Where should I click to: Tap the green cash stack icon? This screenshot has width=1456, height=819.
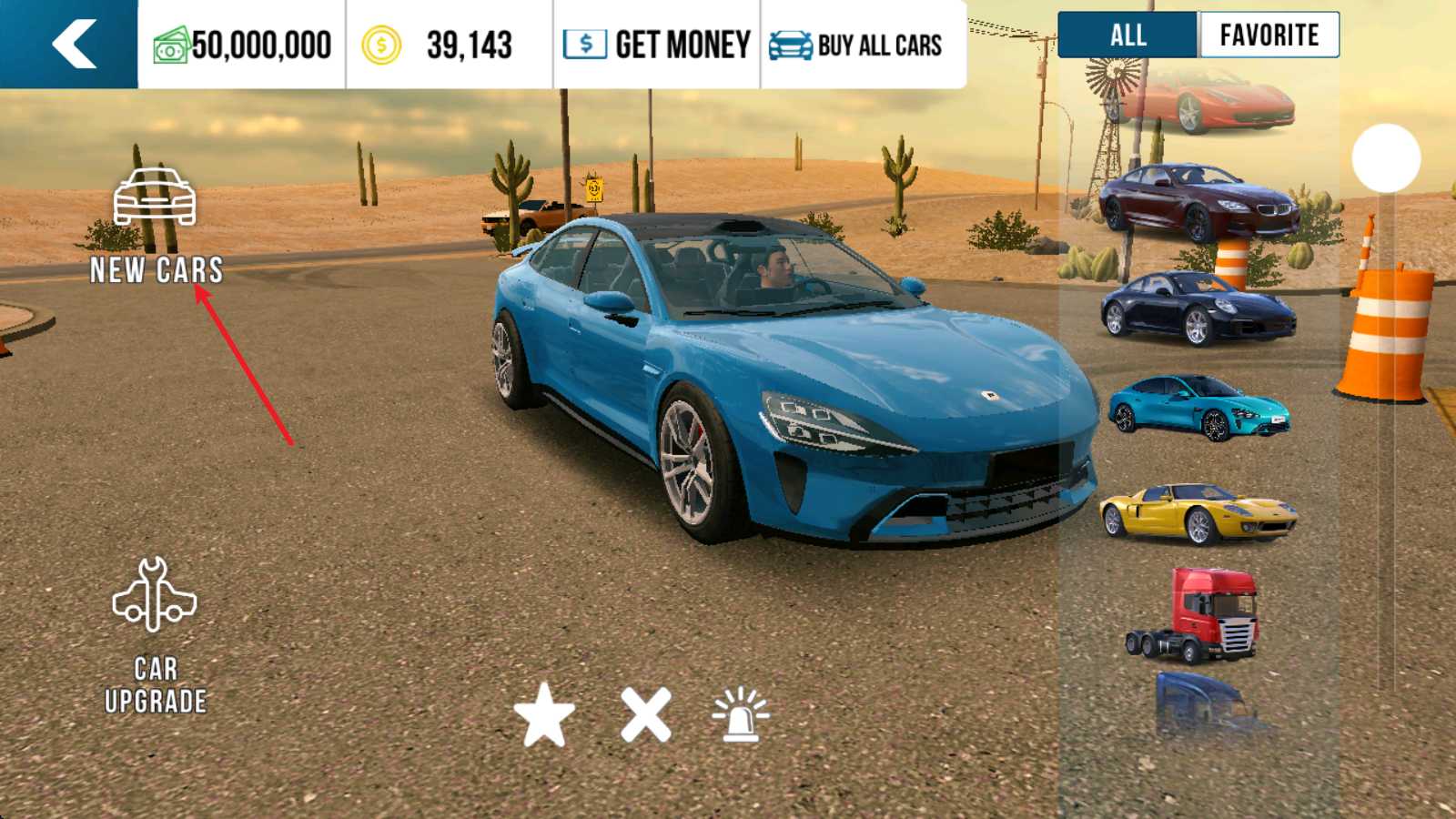[x=170, y=45]
